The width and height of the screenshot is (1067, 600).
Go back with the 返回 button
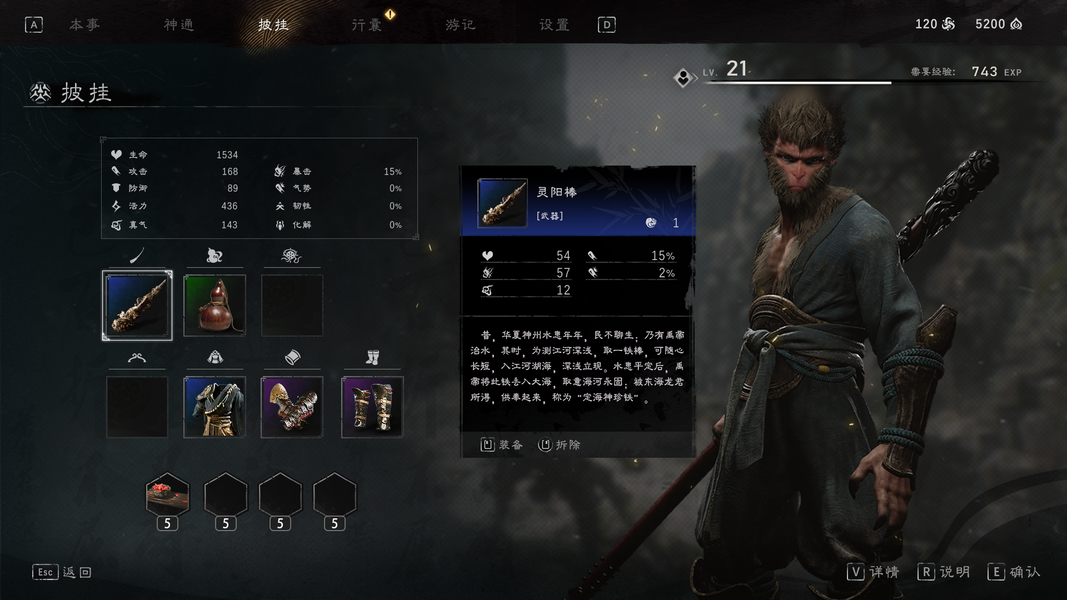tap(62, 572)
